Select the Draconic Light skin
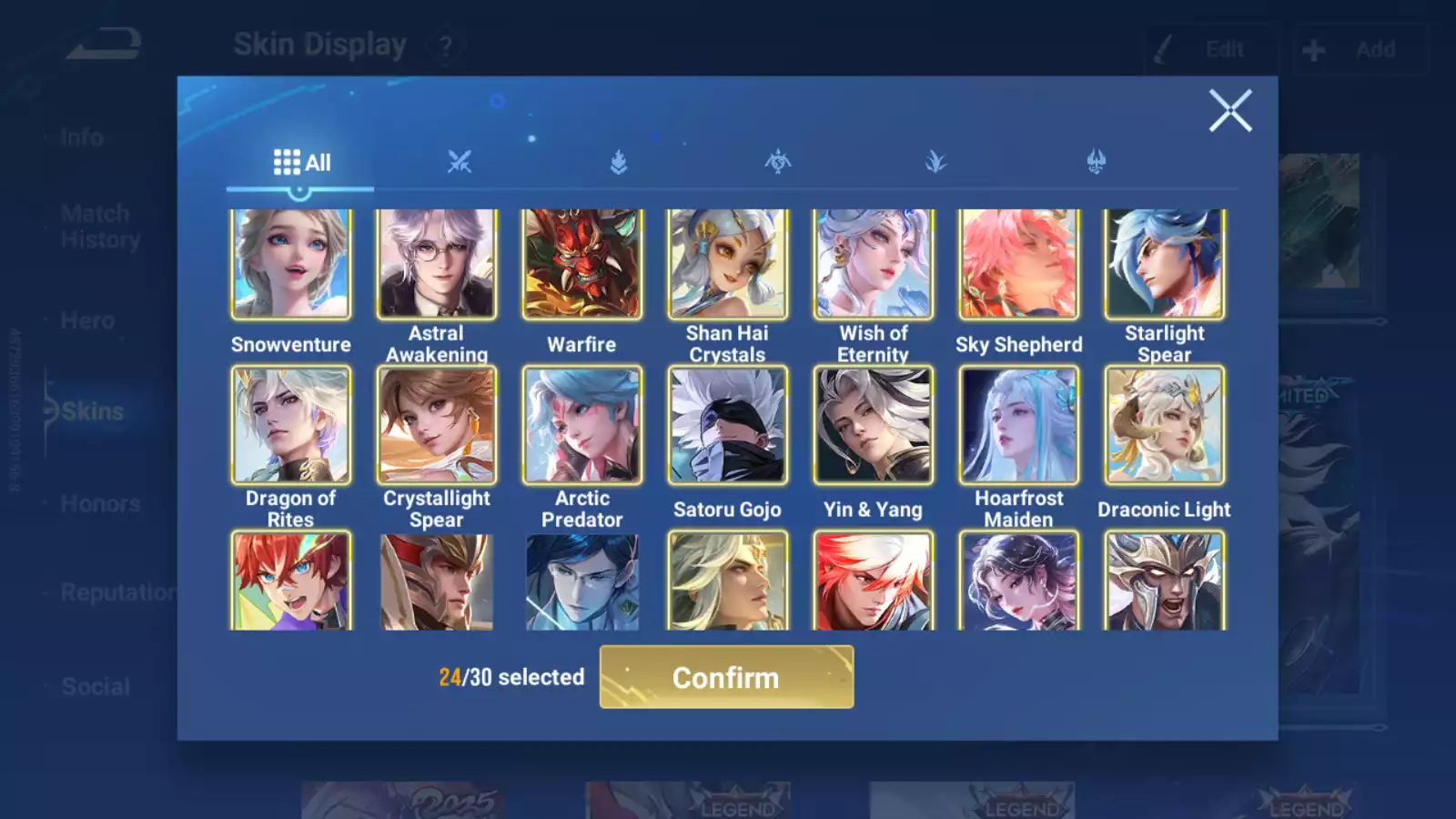Image resolution: width=1456 pixels, height=819 pixels. (1164, 425)
